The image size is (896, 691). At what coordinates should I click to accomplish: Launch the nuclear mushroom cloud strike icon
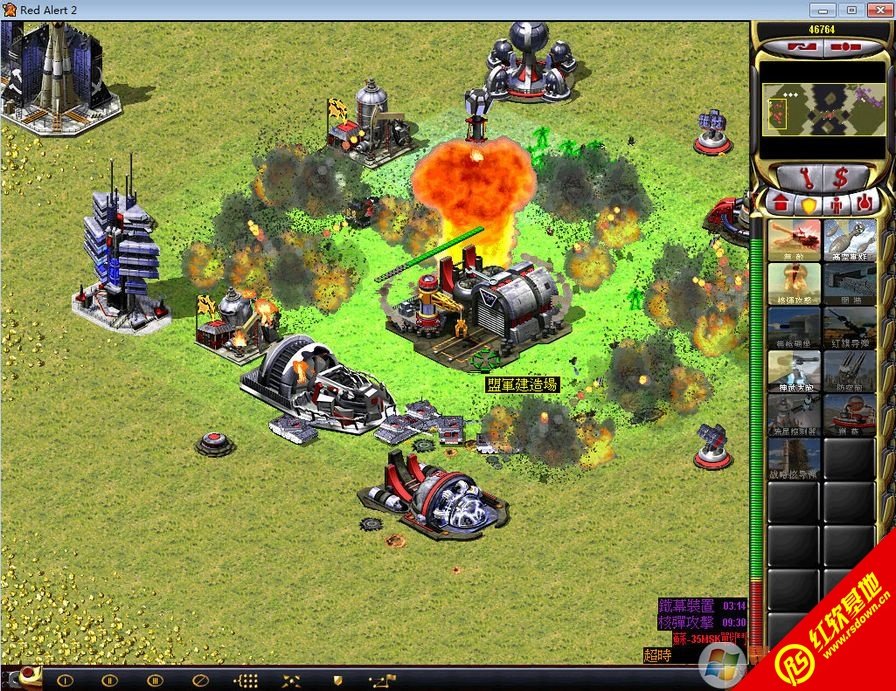coord(794,282)
